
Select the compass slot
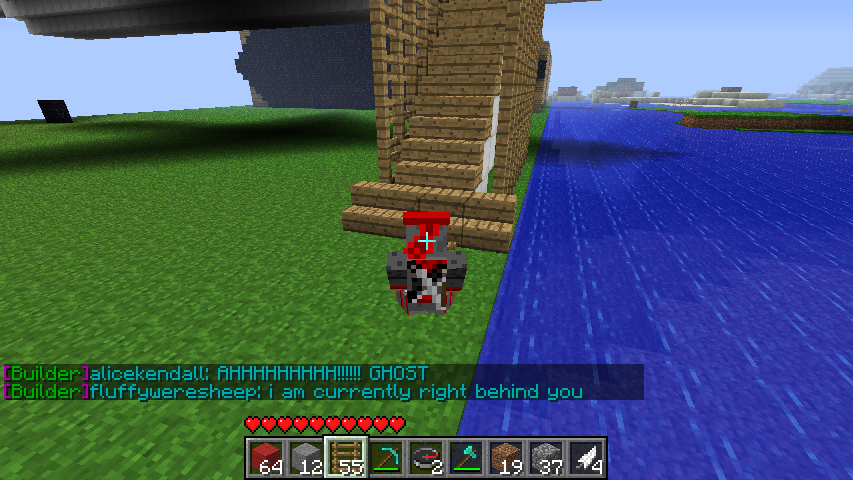click(x=426, y=458)
